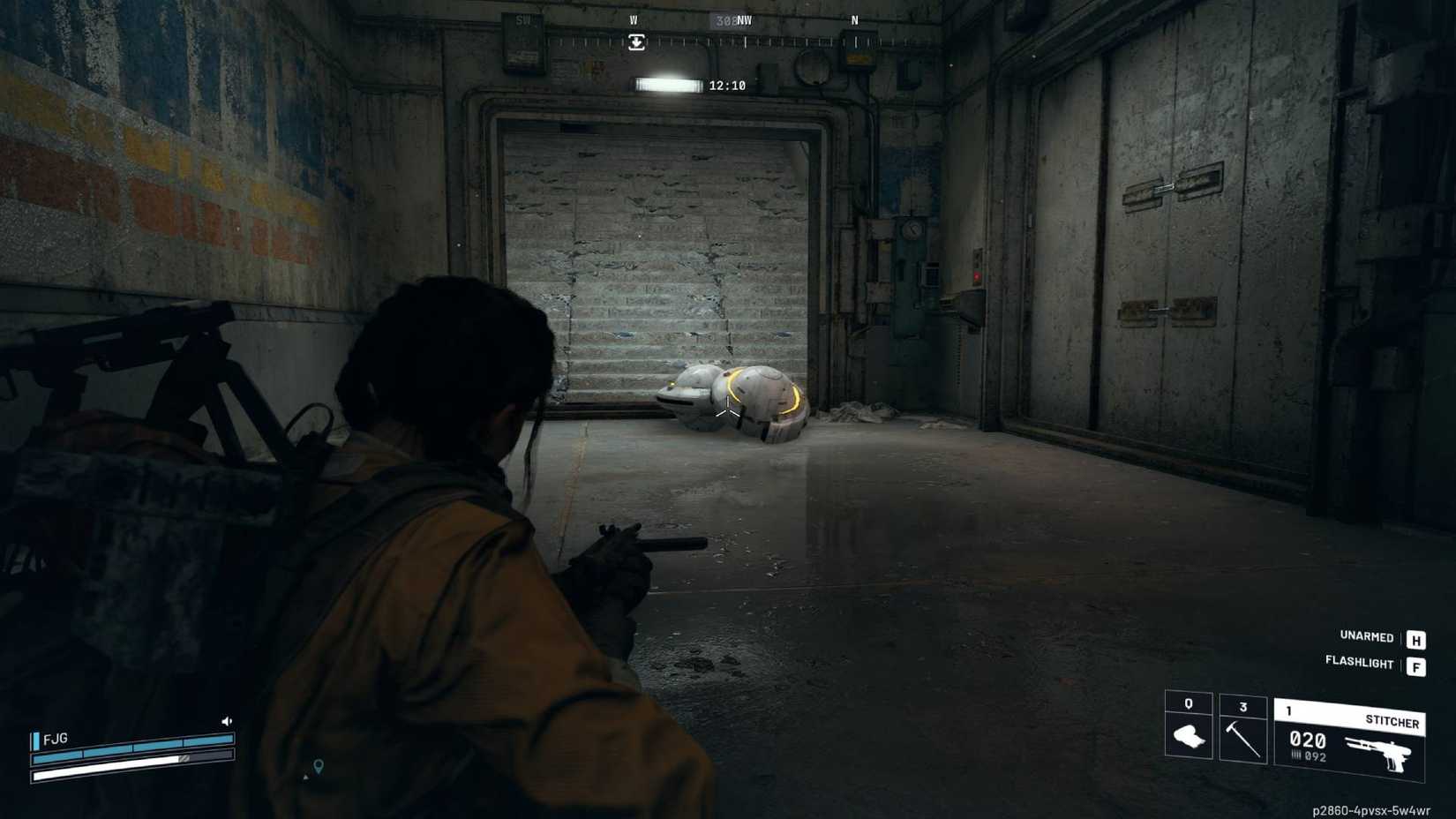Select the cutter pickaxe icon in slot 3

point(1244,738)
